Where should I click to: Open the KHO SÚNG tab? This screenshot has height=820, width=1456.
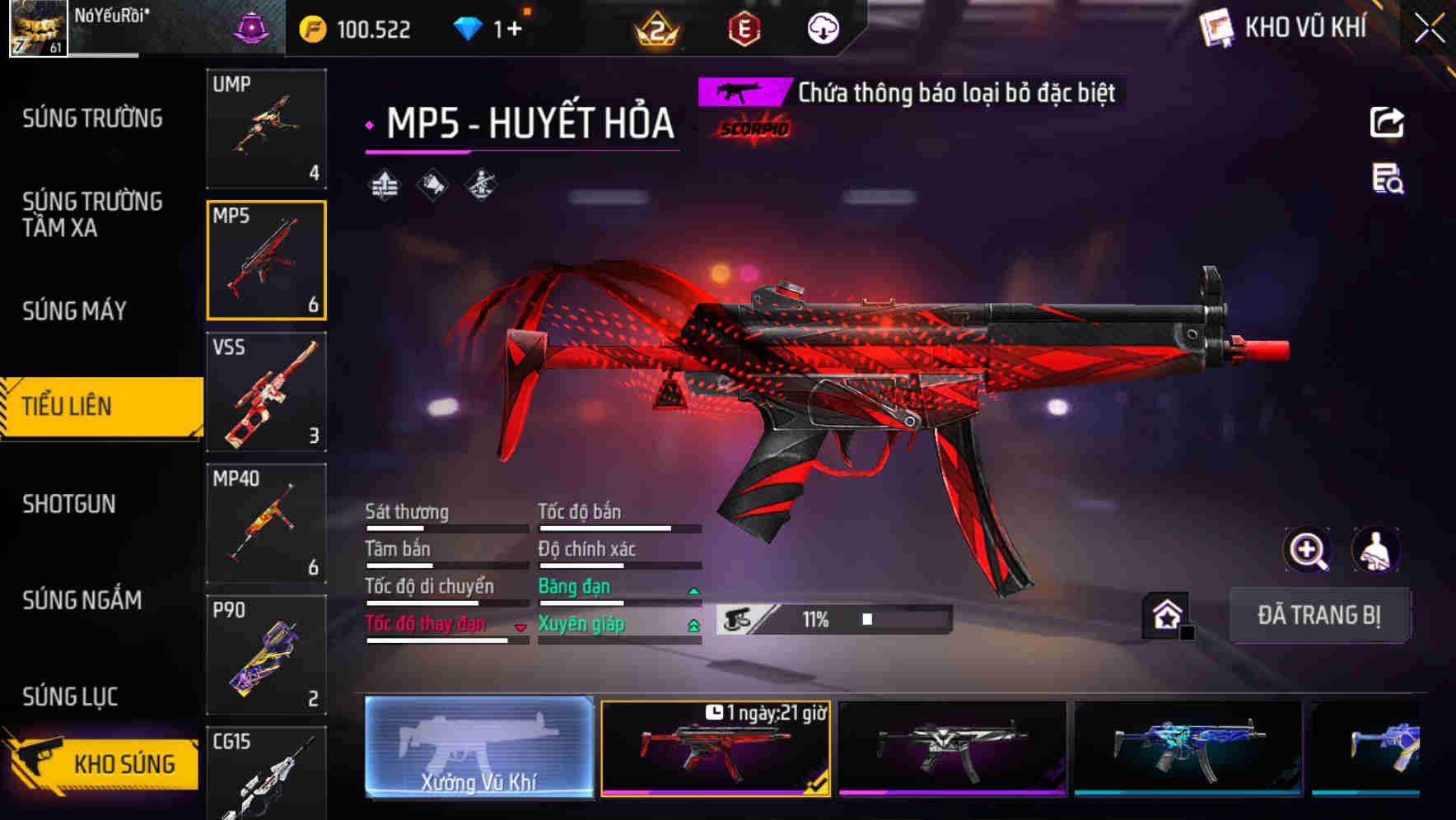[100, 762]
